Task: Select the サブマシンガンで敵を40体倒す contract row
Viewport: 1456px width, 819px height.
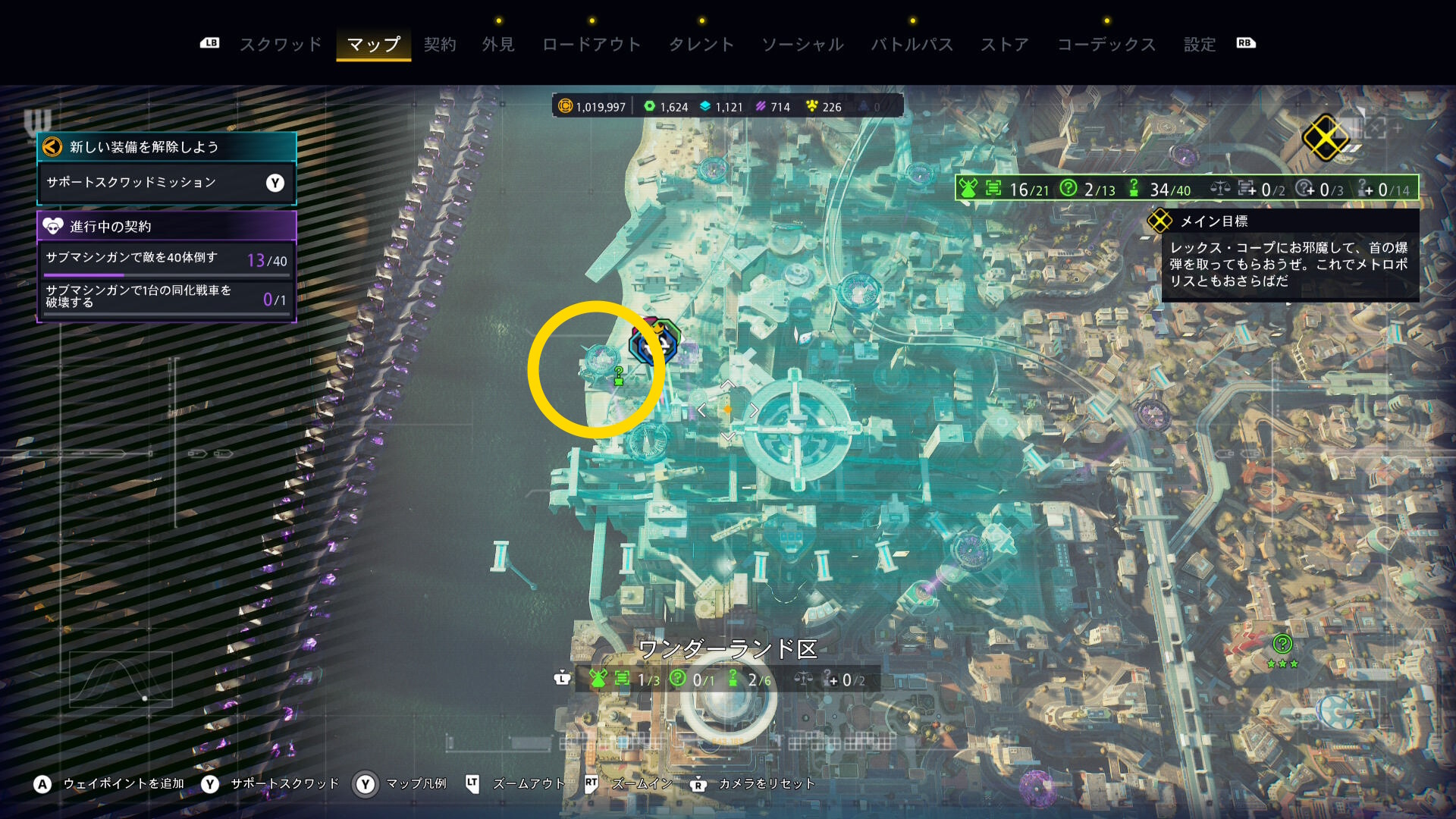Action: 166,260
